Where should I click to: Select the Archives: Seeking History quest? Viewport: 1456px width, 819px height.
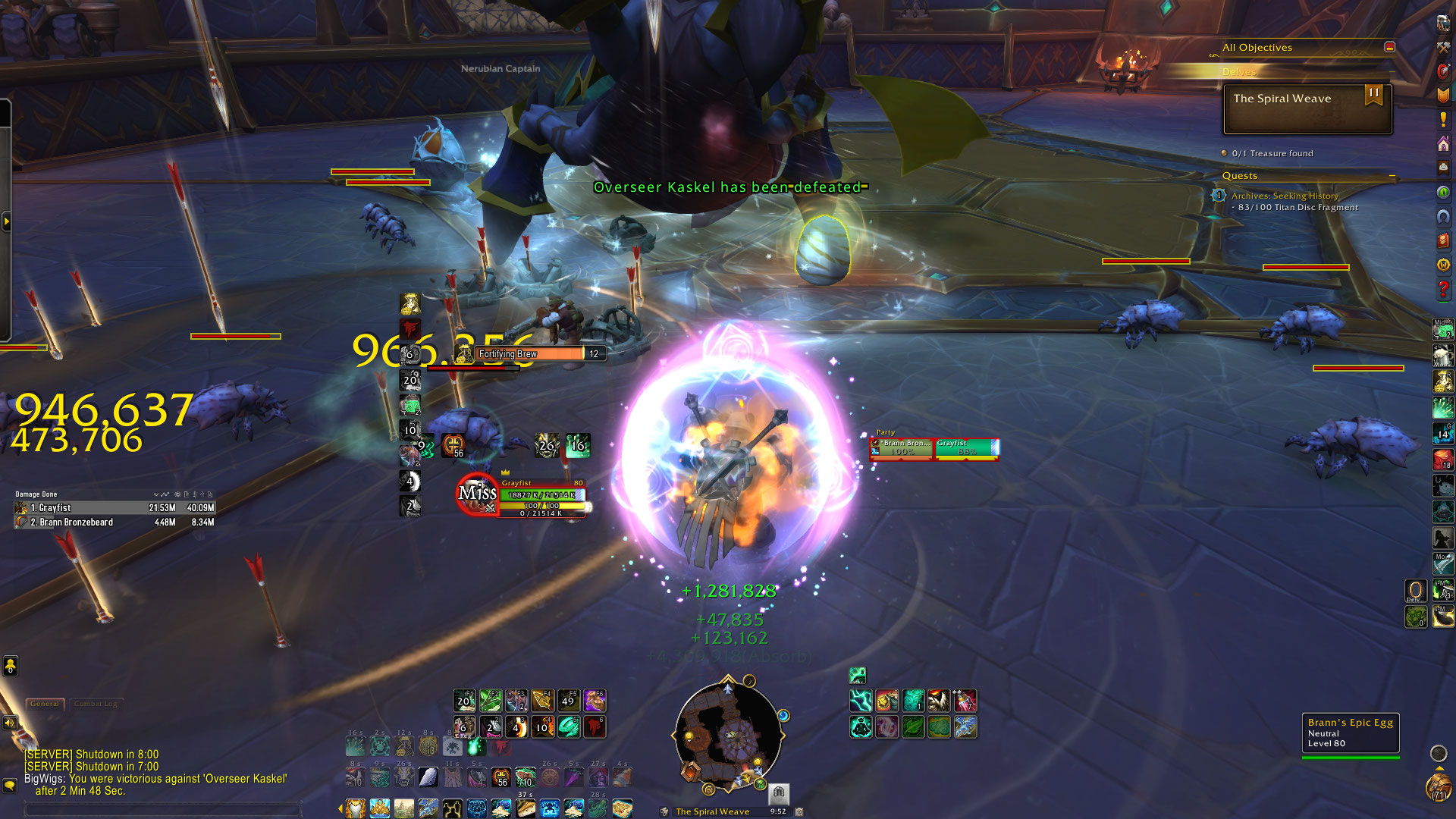tap(1285, 196)
